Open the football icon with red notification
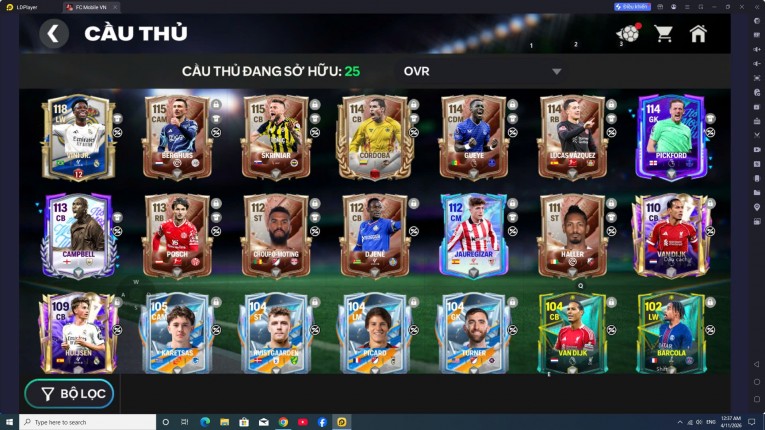The height and width of the screenshot is (430, 765). coord(628,34)
